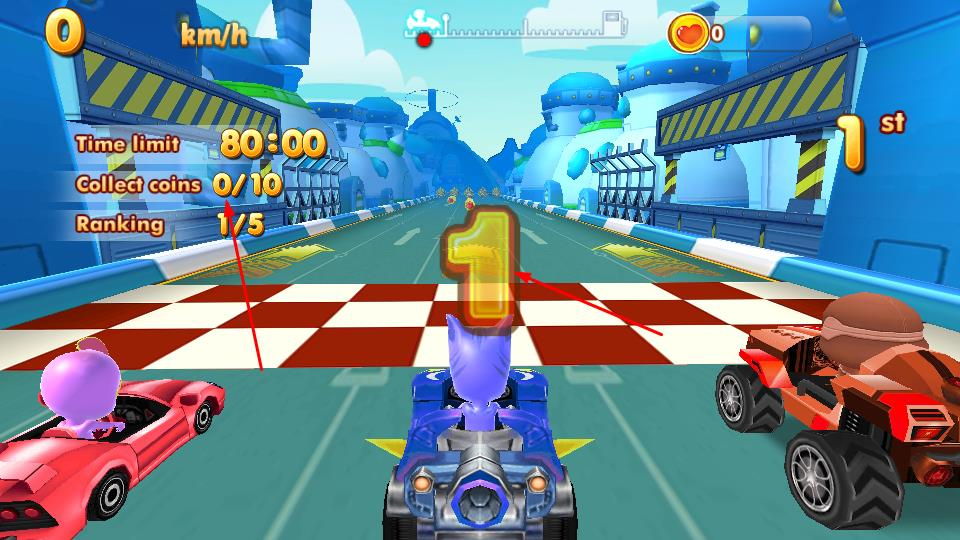
Task: Click the race progress track bar
Action: pos(516,29)
